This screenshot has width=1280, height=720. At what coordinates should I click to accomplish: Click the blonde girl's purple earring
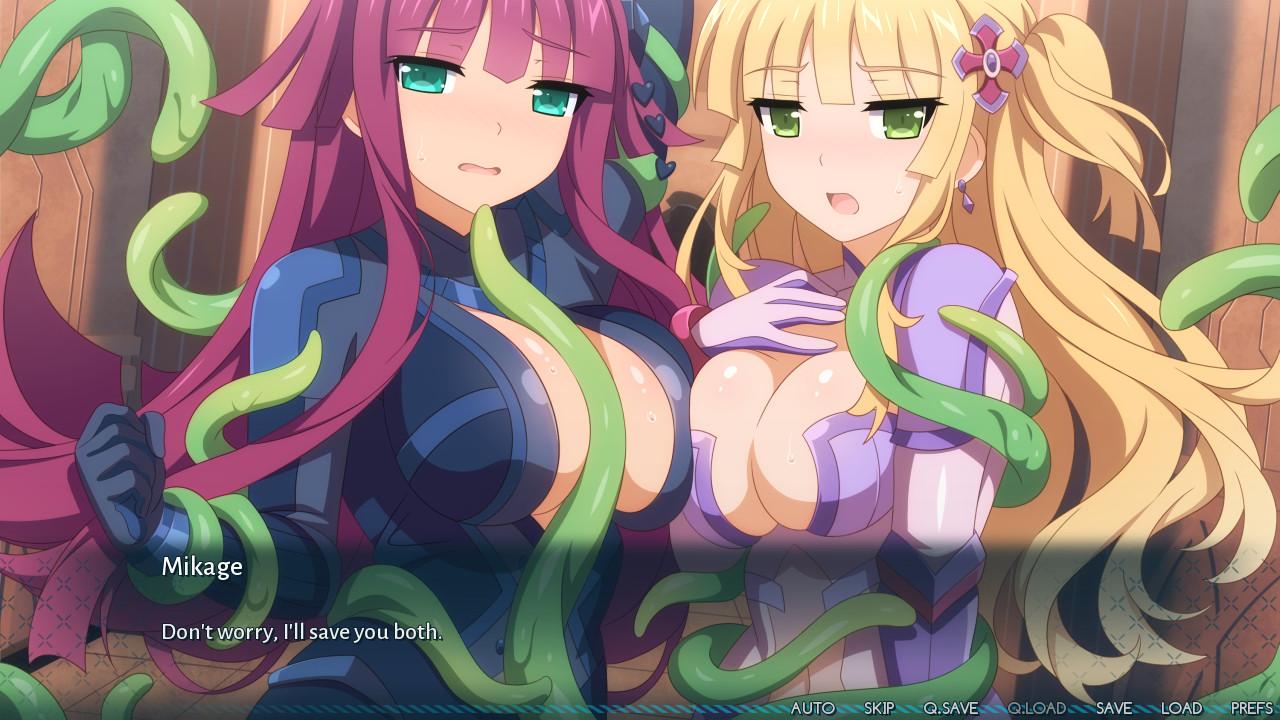(x=966, y=196)
